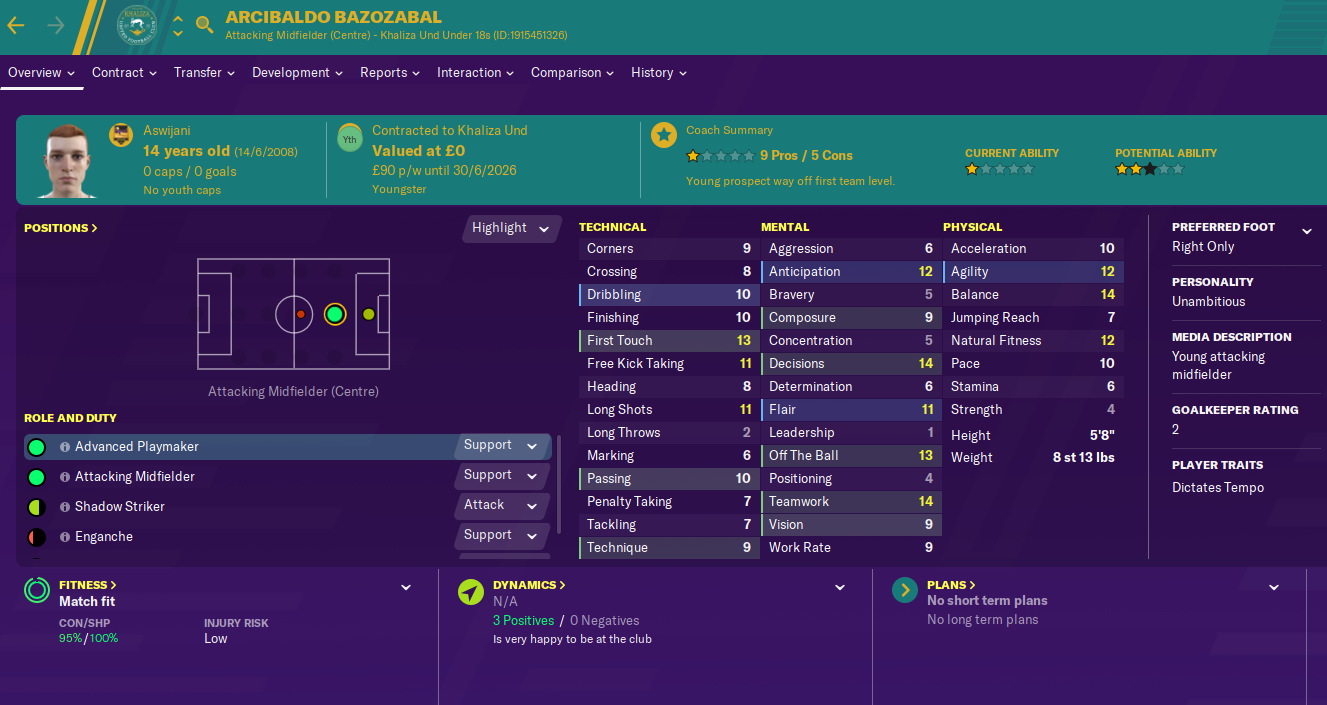Open the Reports menu
This screenshot has height=705, width=1327.
[390, 72]
